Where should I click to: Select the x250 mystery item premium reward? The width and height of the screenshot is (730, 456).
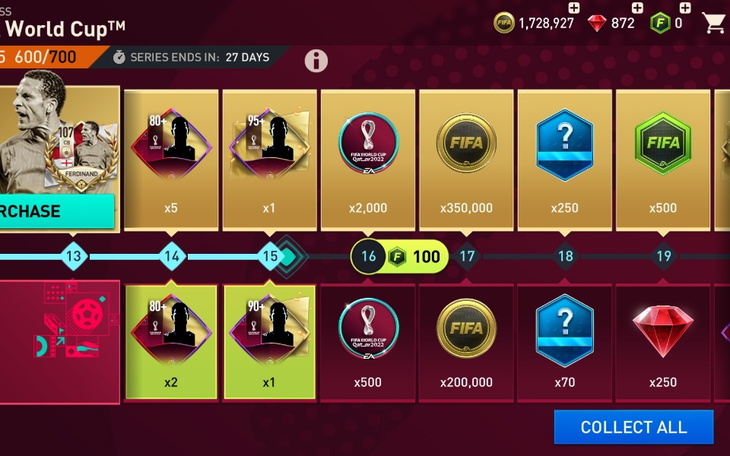[565, 158]
